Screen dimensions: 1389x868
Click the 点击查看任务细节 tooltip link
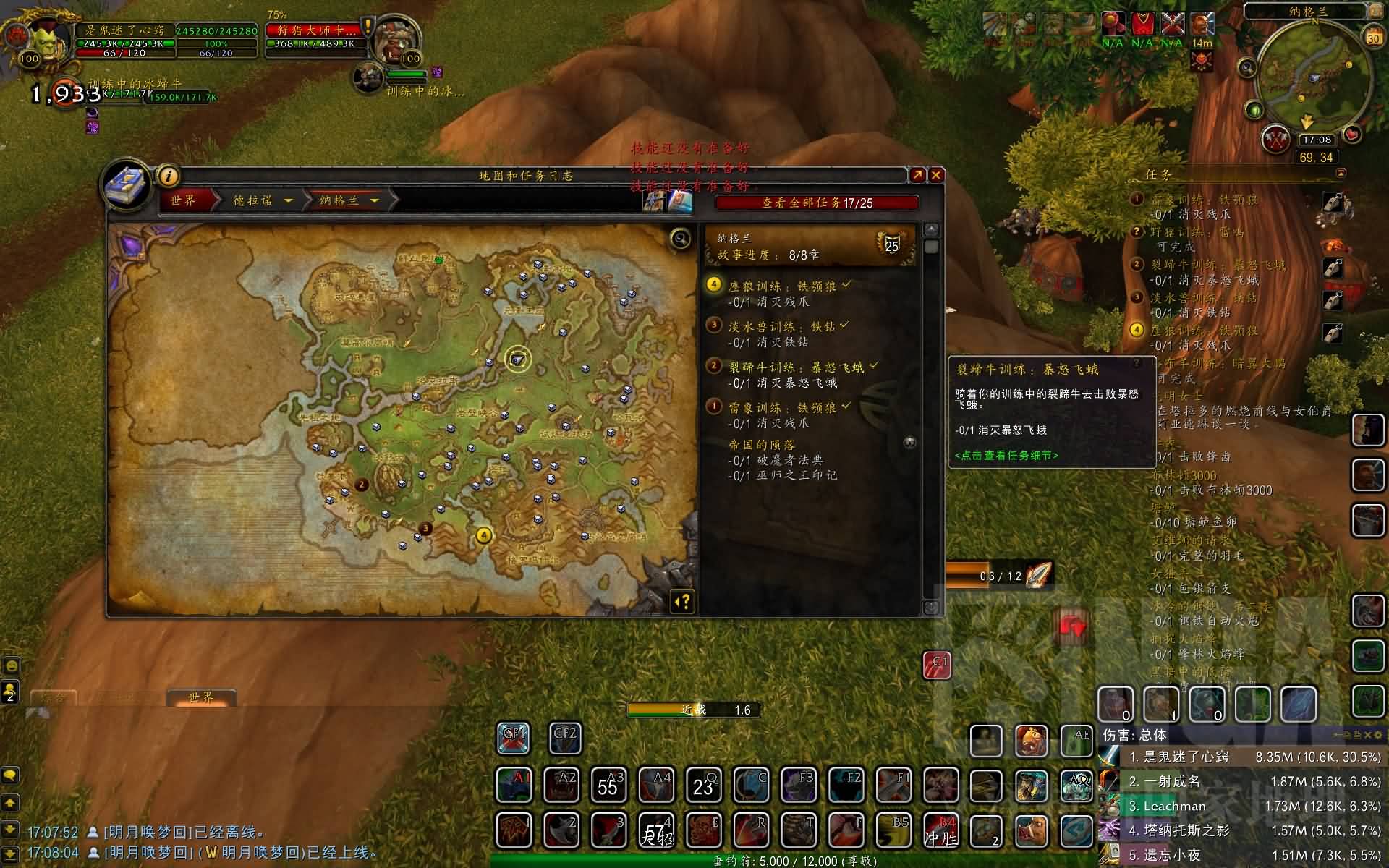pos(1006,456)
